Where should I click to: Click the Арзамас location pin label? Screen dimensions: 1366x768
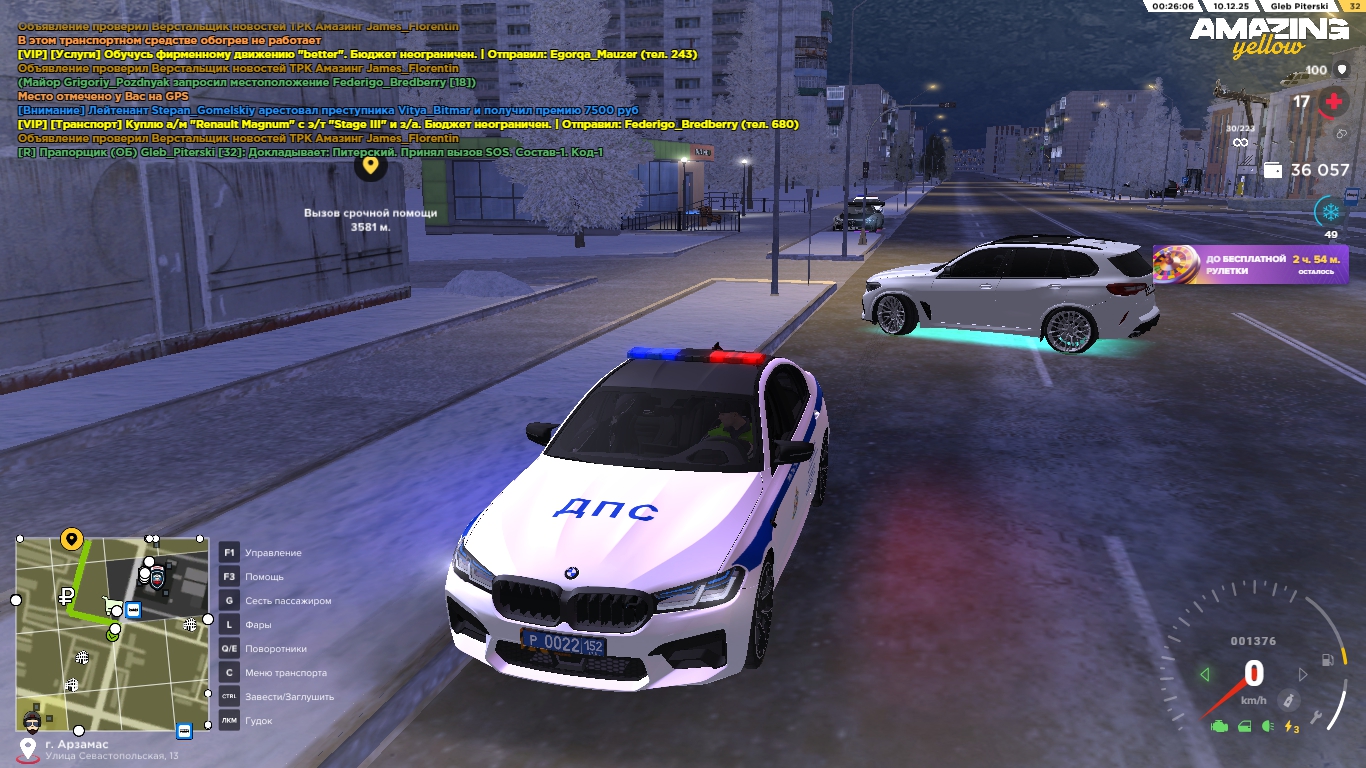click(x=28, y=749)
